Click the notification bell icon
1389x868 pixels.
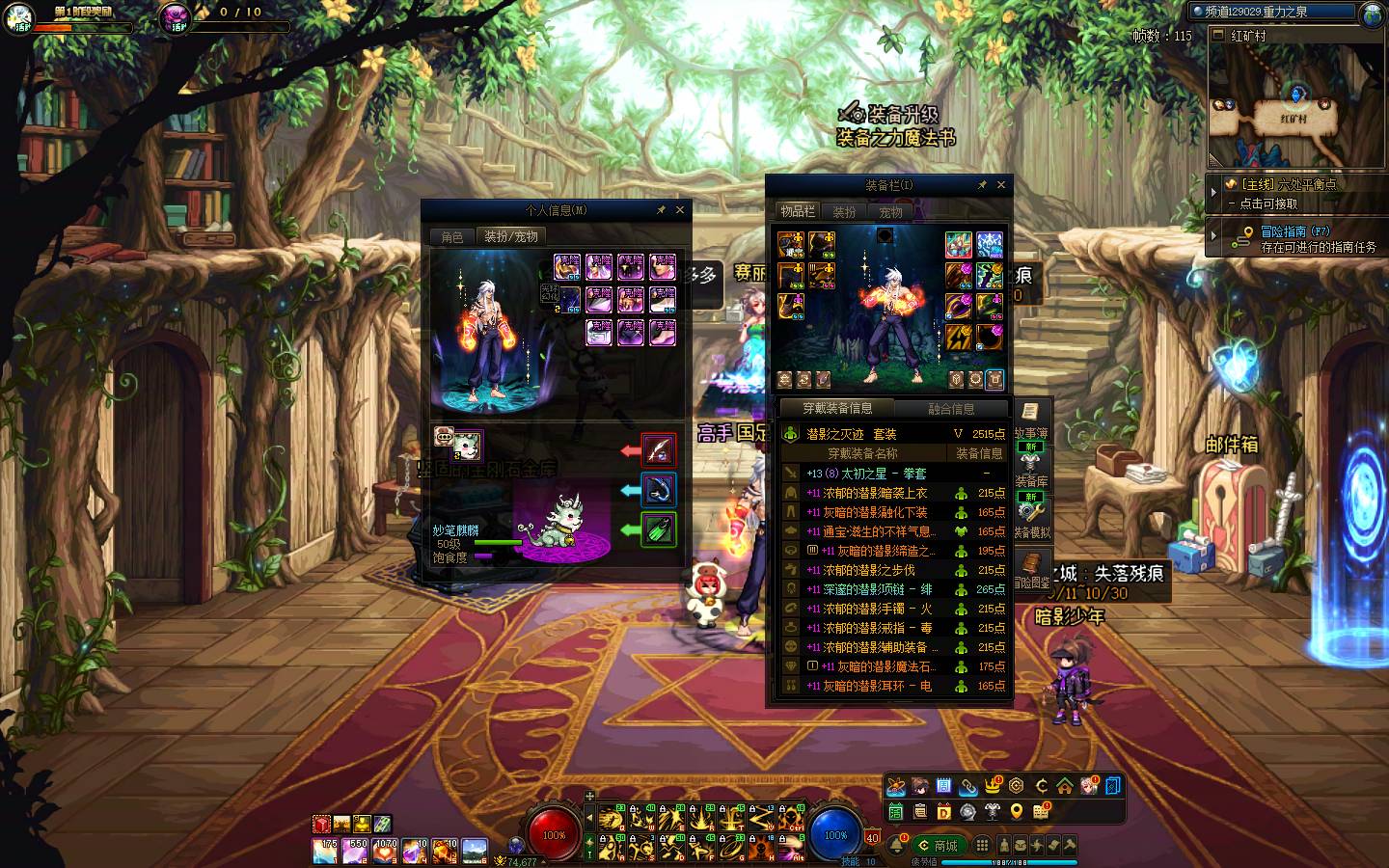click(x=897, y=846)
